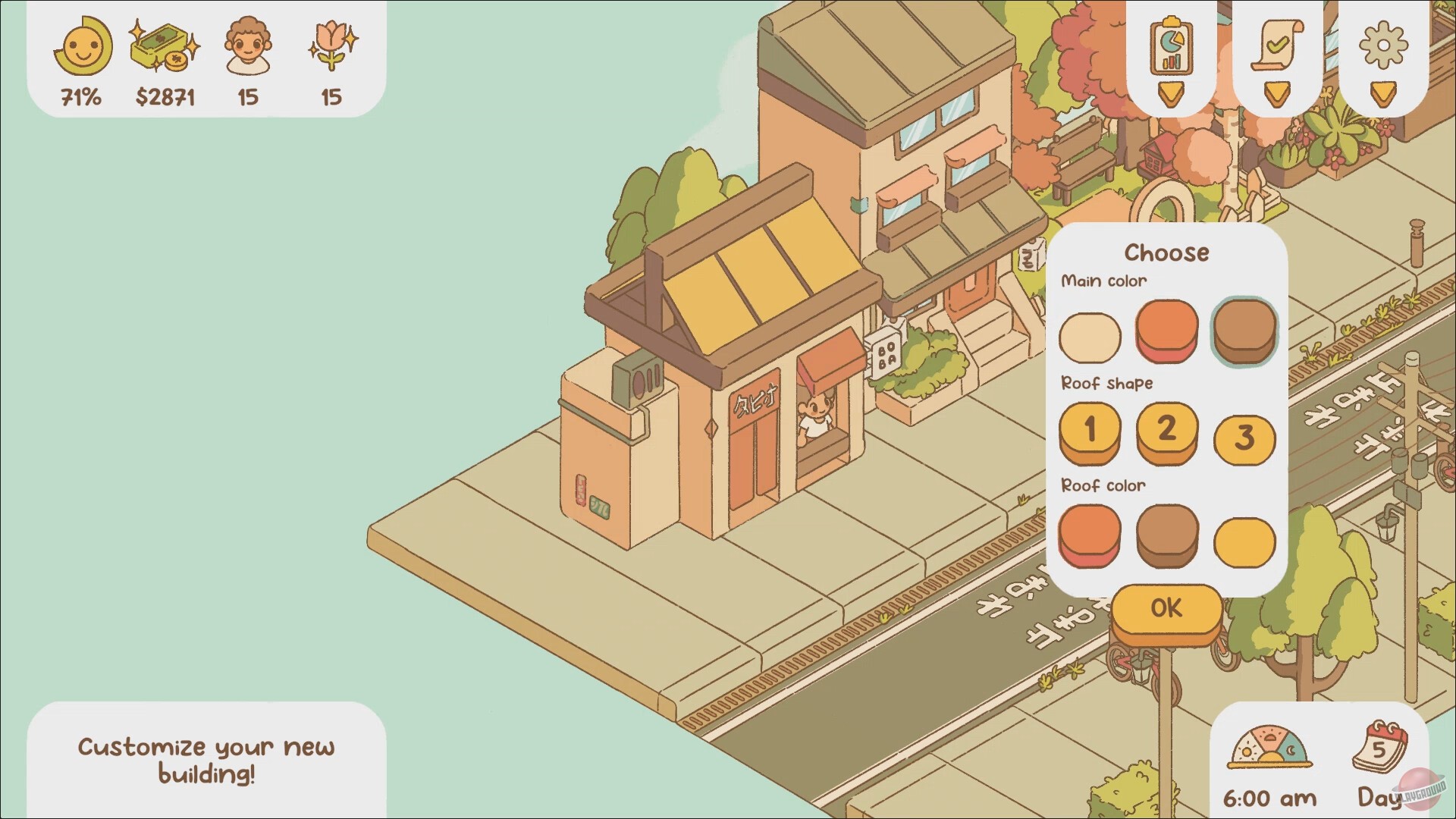Open the settings gear menu
The height and width of the screenshot is (819, 1456).
pos(1383,45)
